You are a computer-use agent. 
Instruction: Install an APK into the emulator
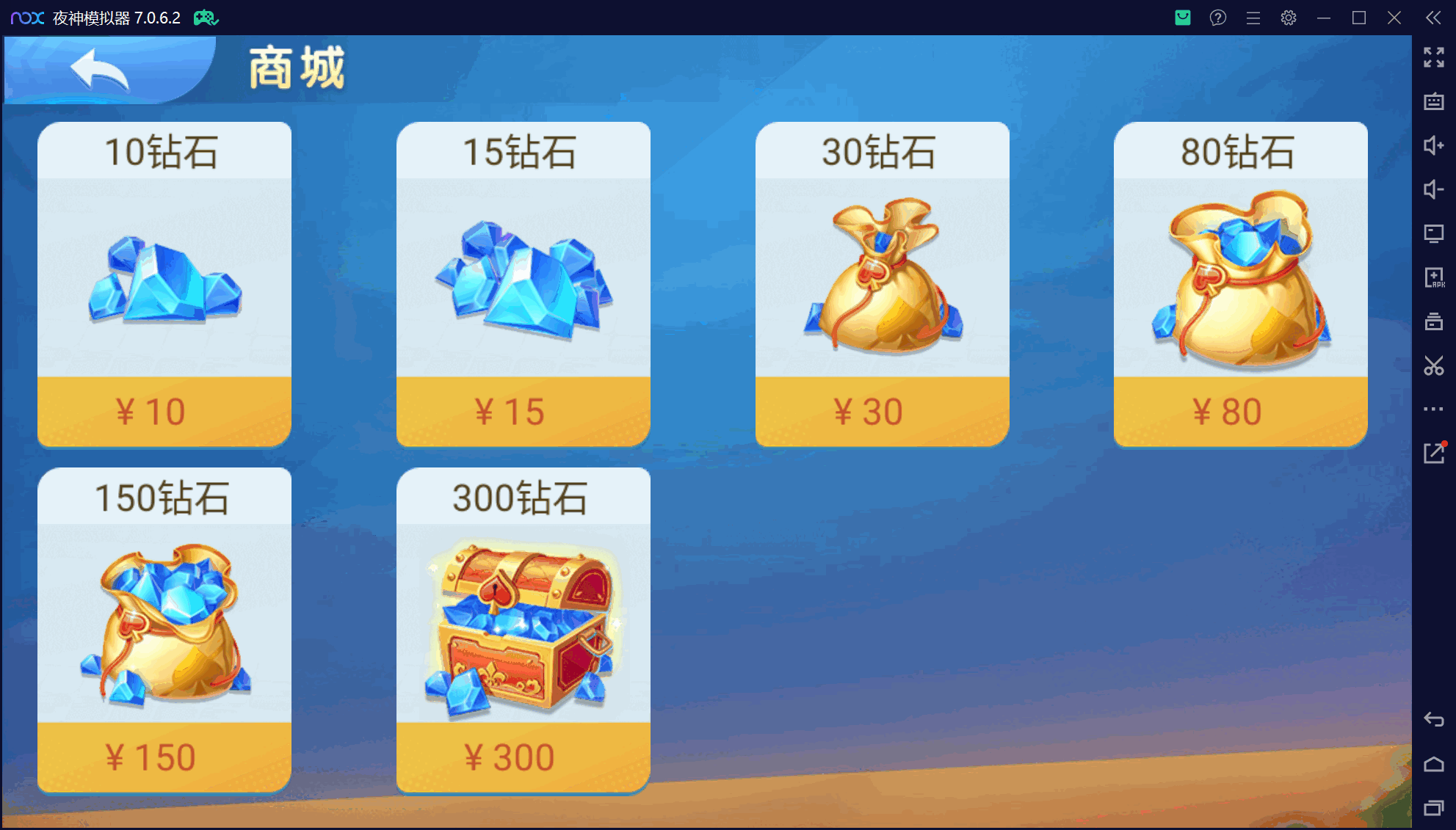(x=1434, y=277)
